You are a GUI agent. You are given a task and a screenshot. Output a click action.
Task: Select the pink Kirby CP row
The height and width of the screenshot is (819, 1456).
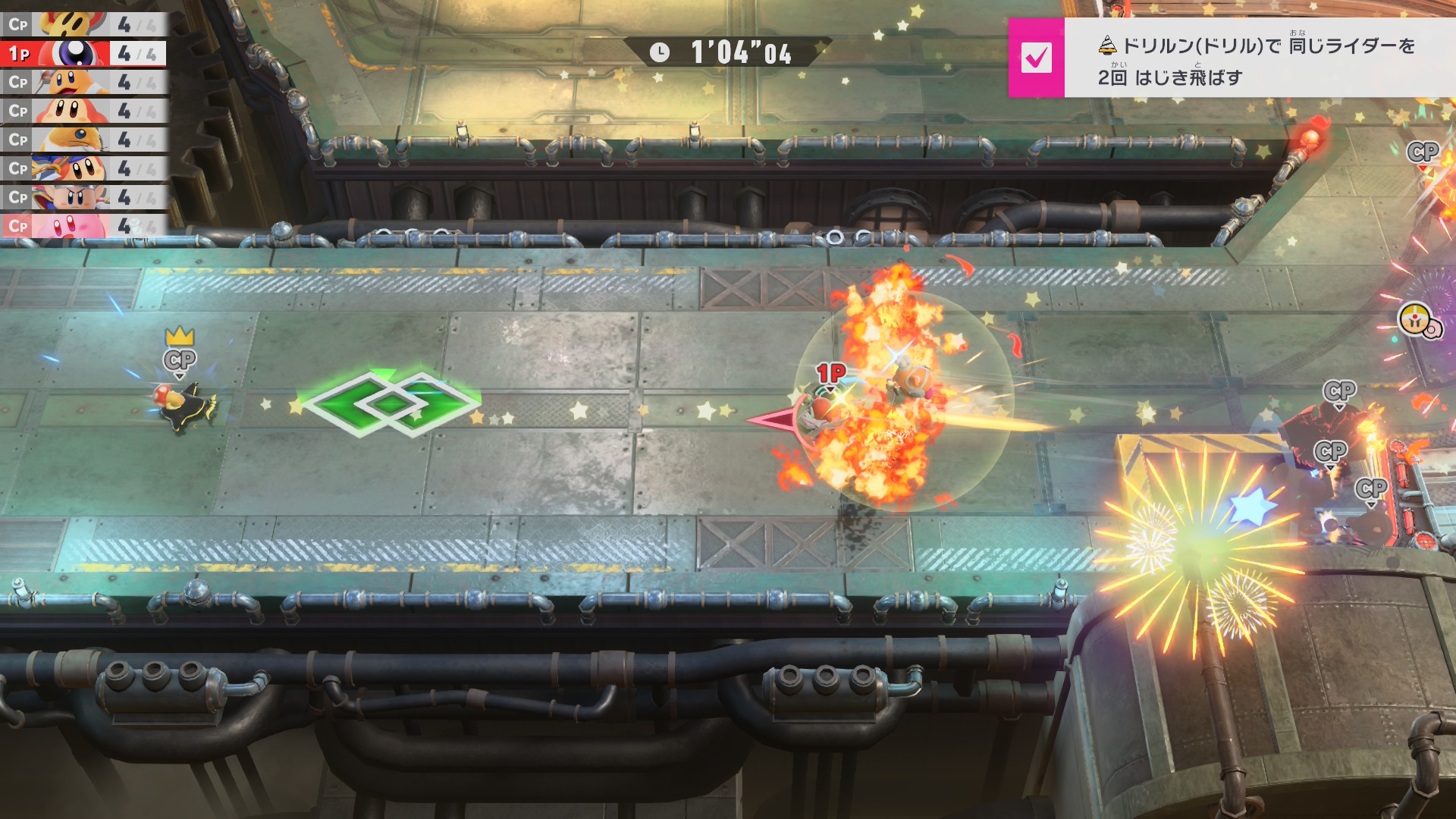83,226
